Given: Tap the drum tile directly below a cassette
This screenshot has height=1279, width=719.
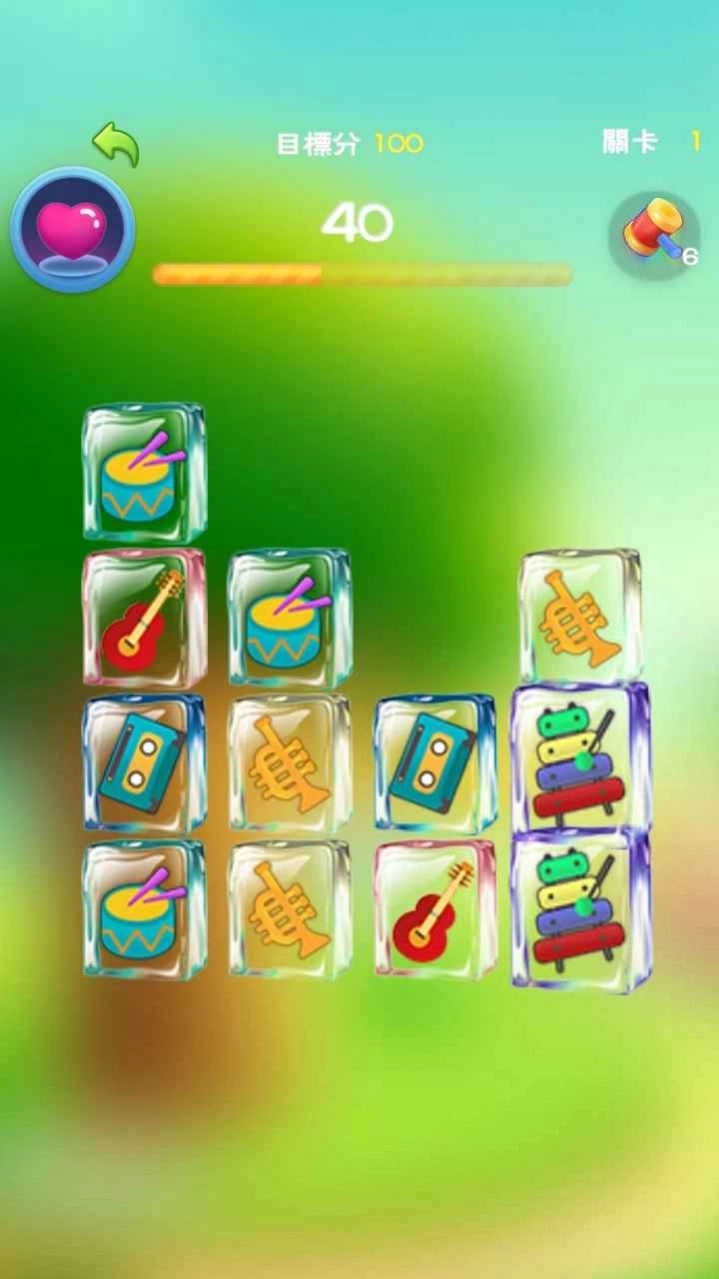Looking at the screenshot, I should (x=144, y=909).
